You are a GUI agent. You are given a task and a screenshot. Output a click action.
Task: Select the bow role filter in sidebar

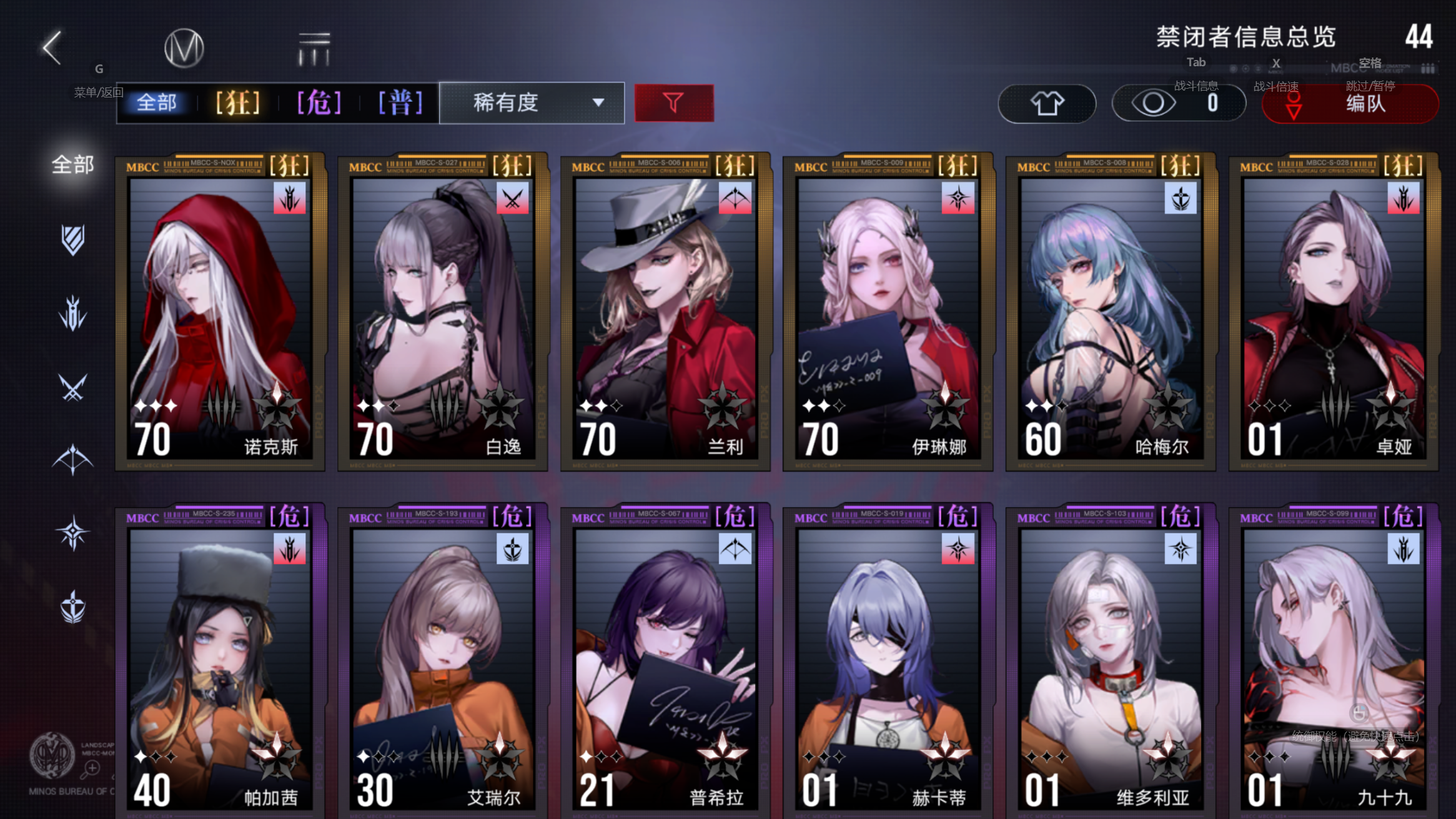(73, 460)
